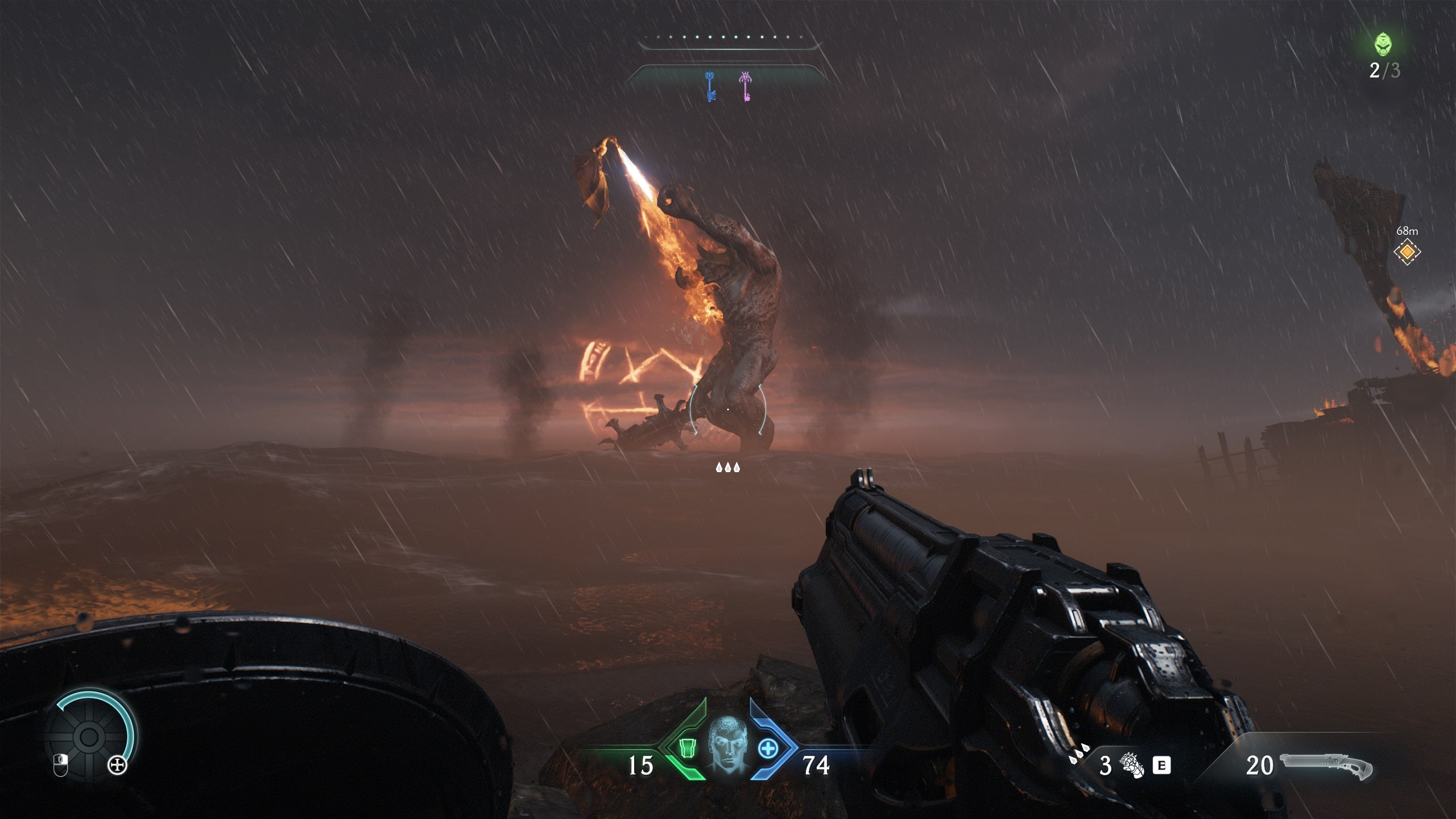This screenshot has height=819, width=1456.
Task: Select the green extra life helmet icon
Action: [x=1384, y=44]
